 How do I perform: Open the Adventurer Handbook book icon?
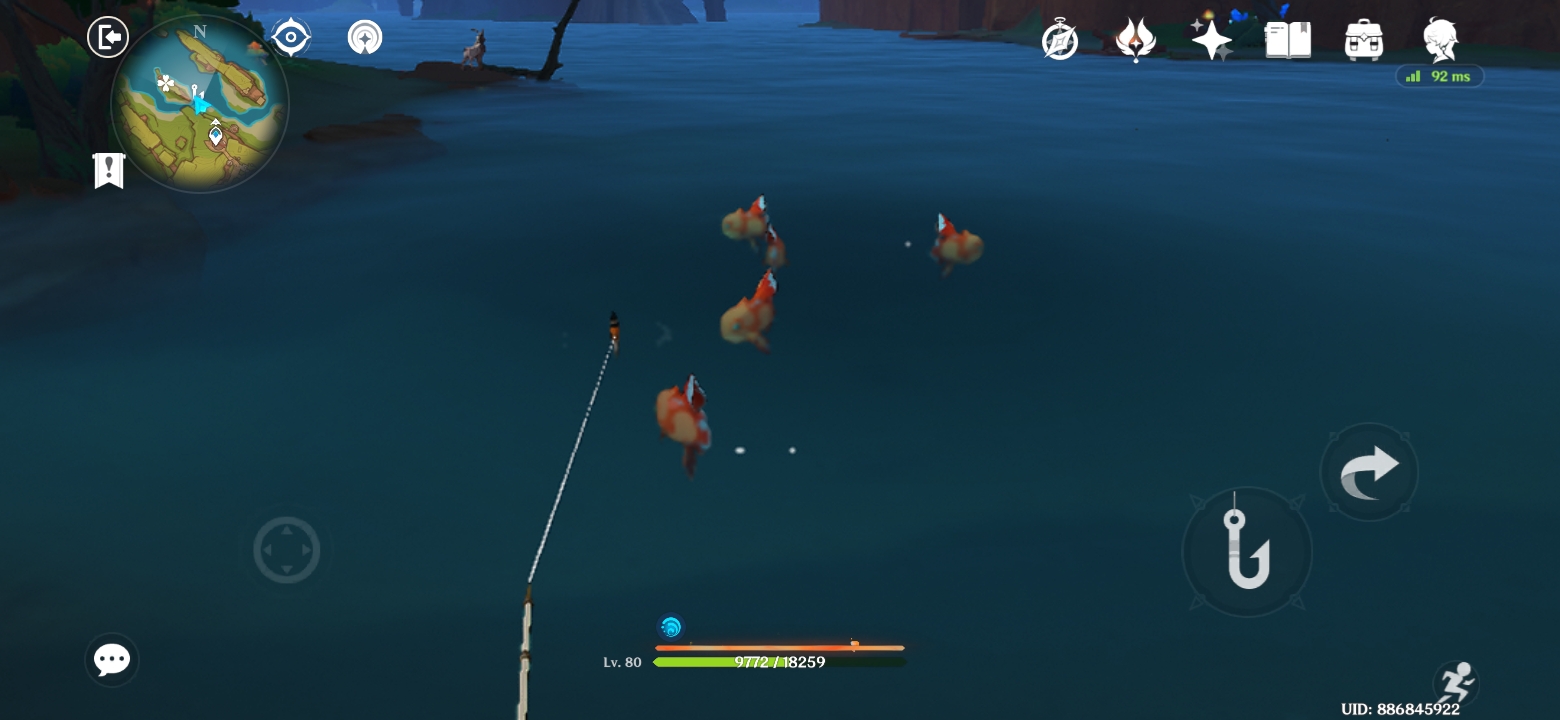pyautogui.click(x=1287, y=40)
